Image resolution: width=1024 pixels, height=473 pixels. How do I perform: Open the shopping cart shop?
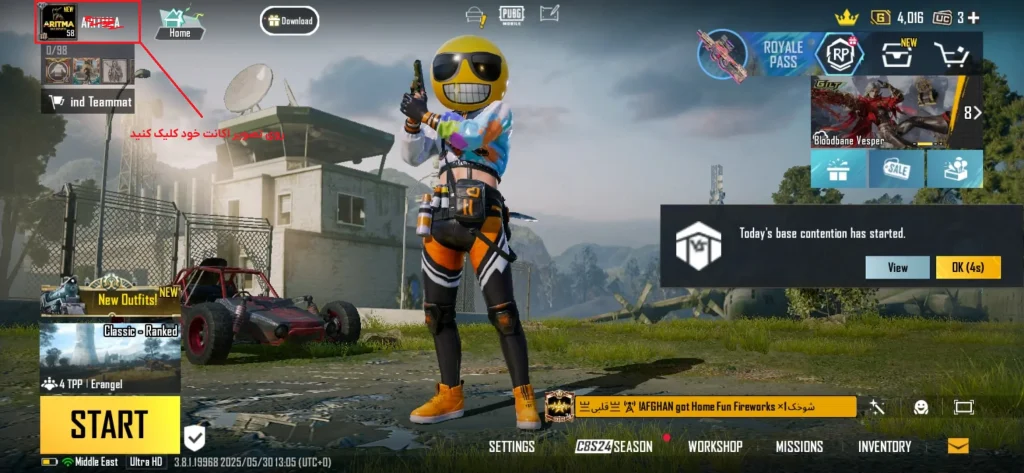pos(954,55)
